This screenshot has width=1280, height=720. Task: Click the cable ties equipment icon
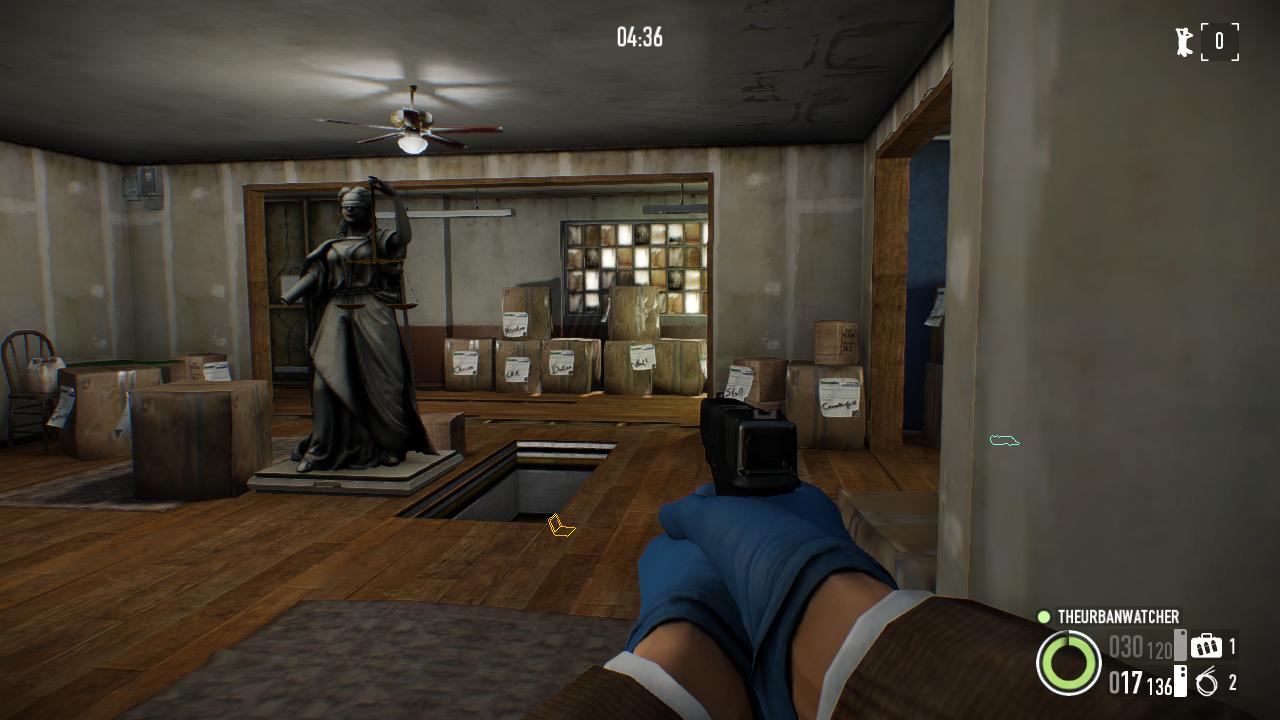[1206, 682]
